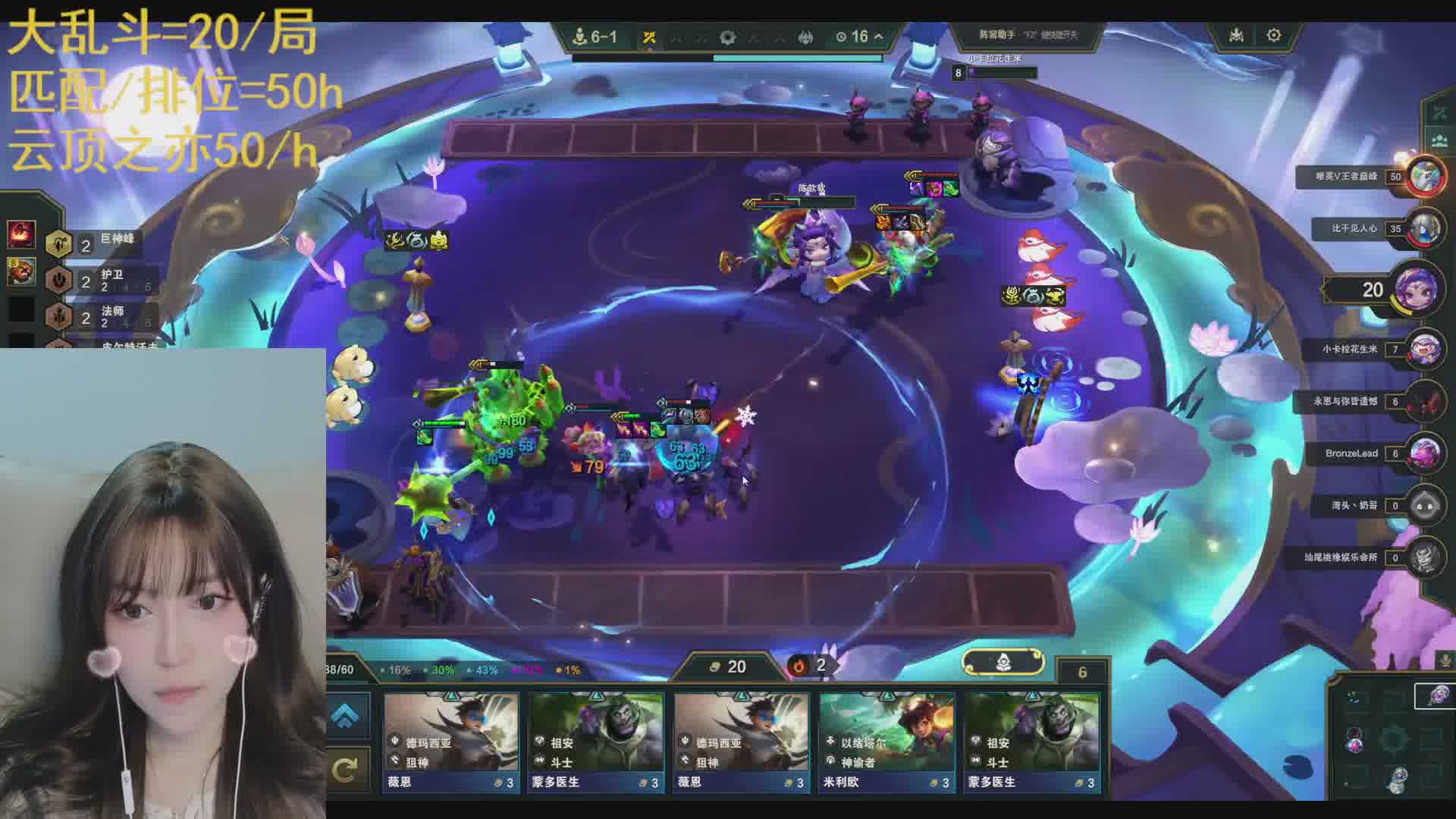This screenshot has height=819, width=1456.
Task: View player BronzeLead's board
Action: tap(1425, 453)
